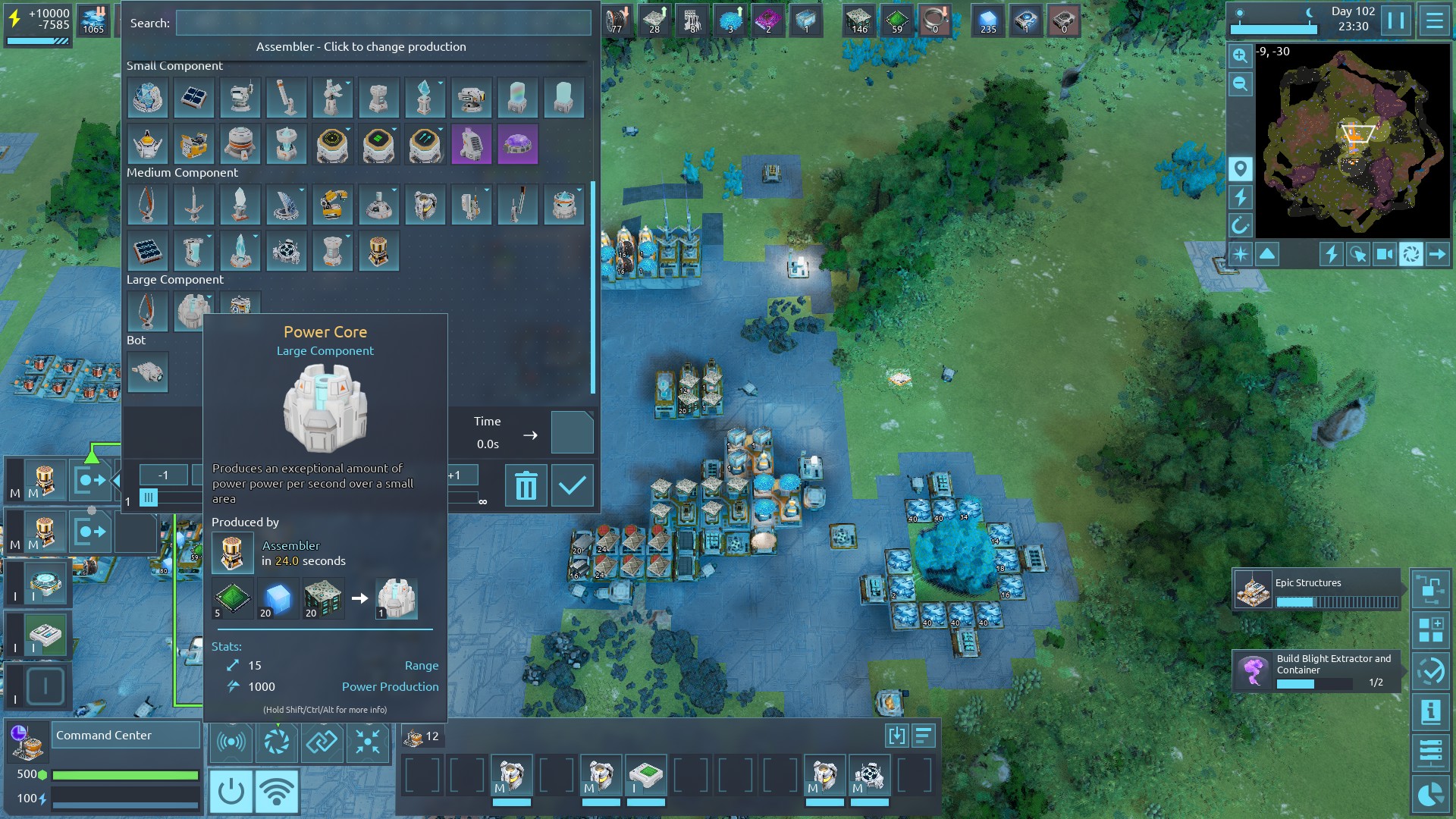Open the pie chart statistics button

click(1430, 794)
